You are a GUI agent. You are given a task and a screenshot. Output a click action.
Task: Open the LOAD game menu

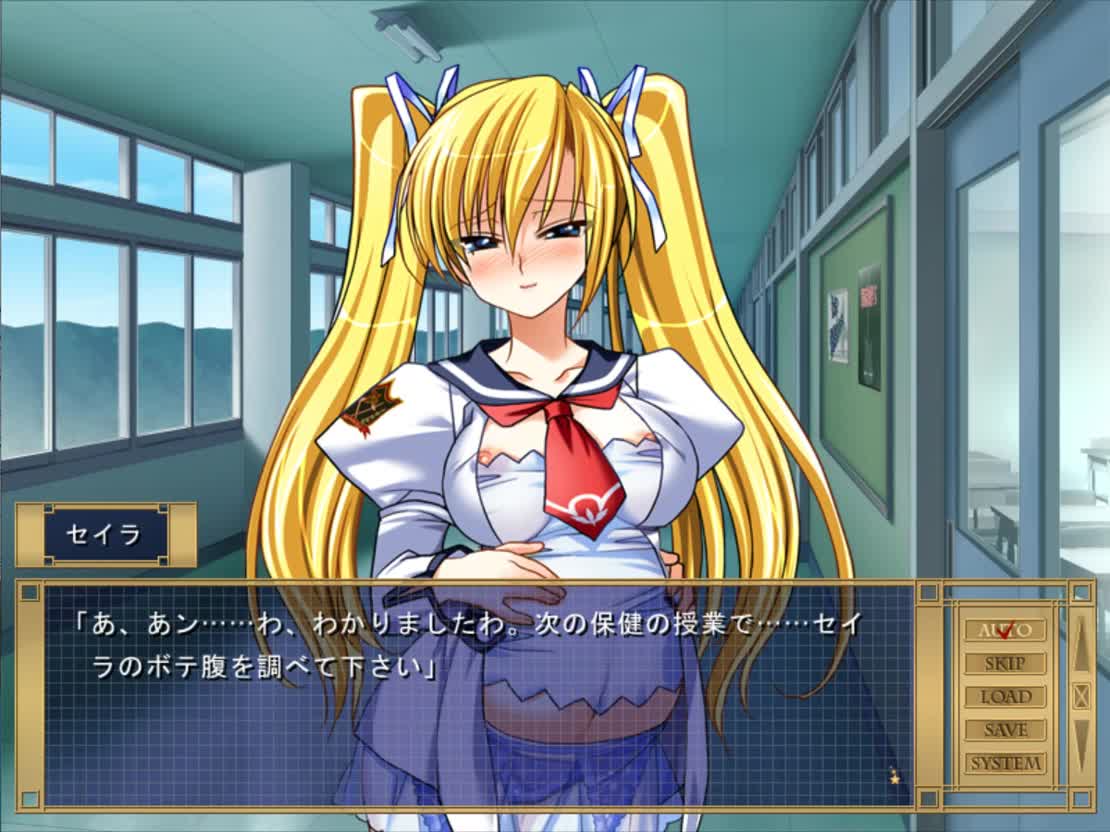click(1005, 697)
